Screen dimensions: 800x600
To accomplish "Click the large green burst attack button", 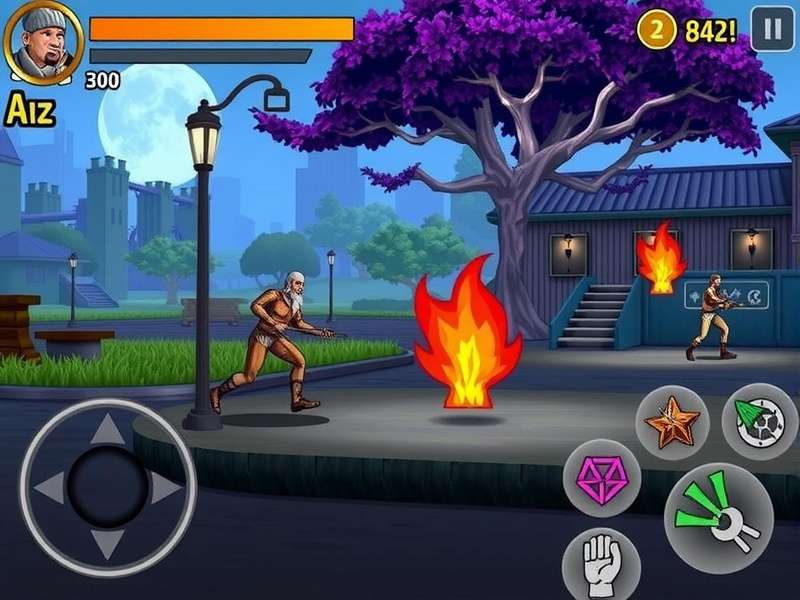I will point(718,516).
